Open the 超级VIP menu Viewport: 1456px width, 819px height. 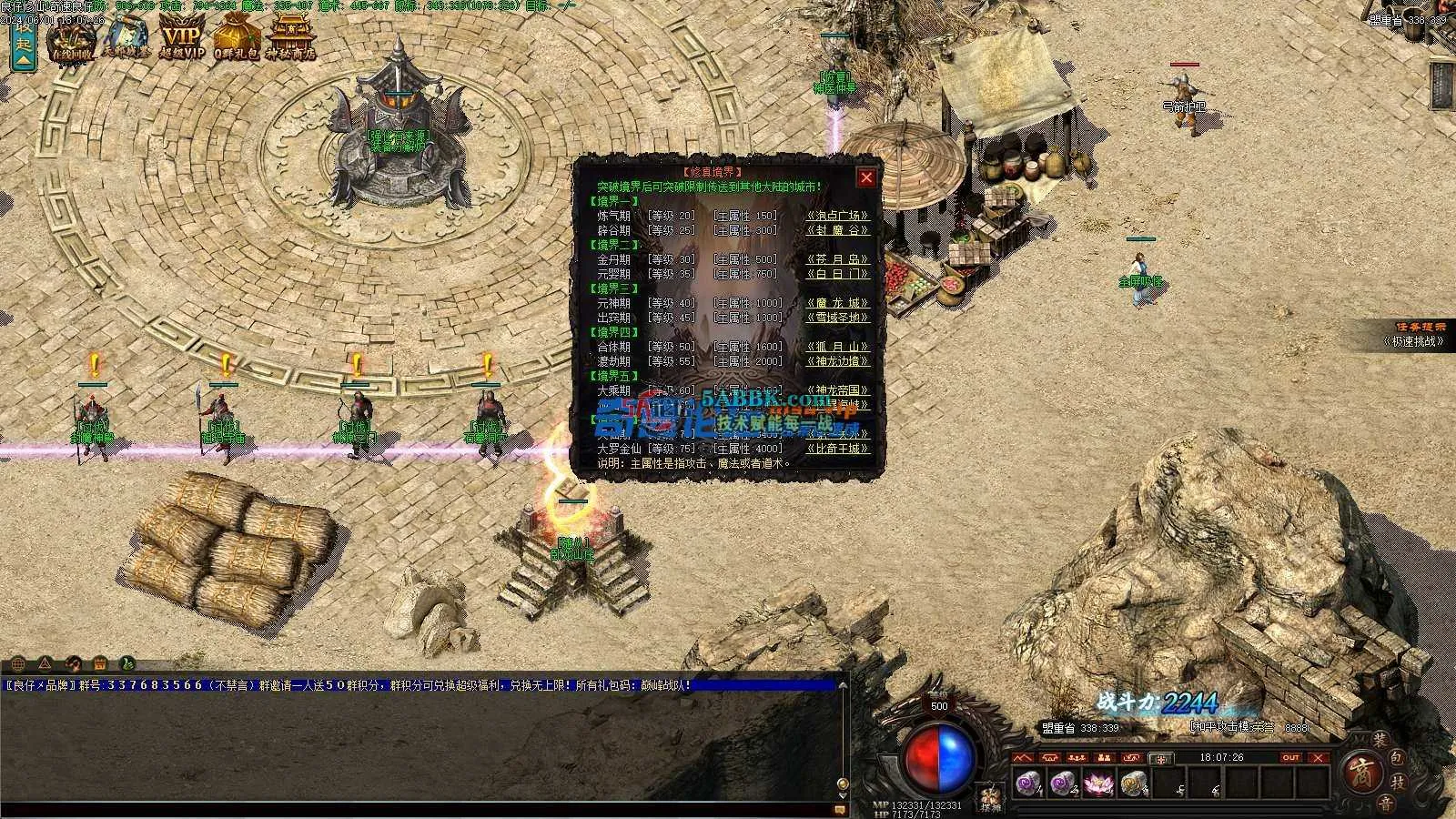tap(182, 38)
